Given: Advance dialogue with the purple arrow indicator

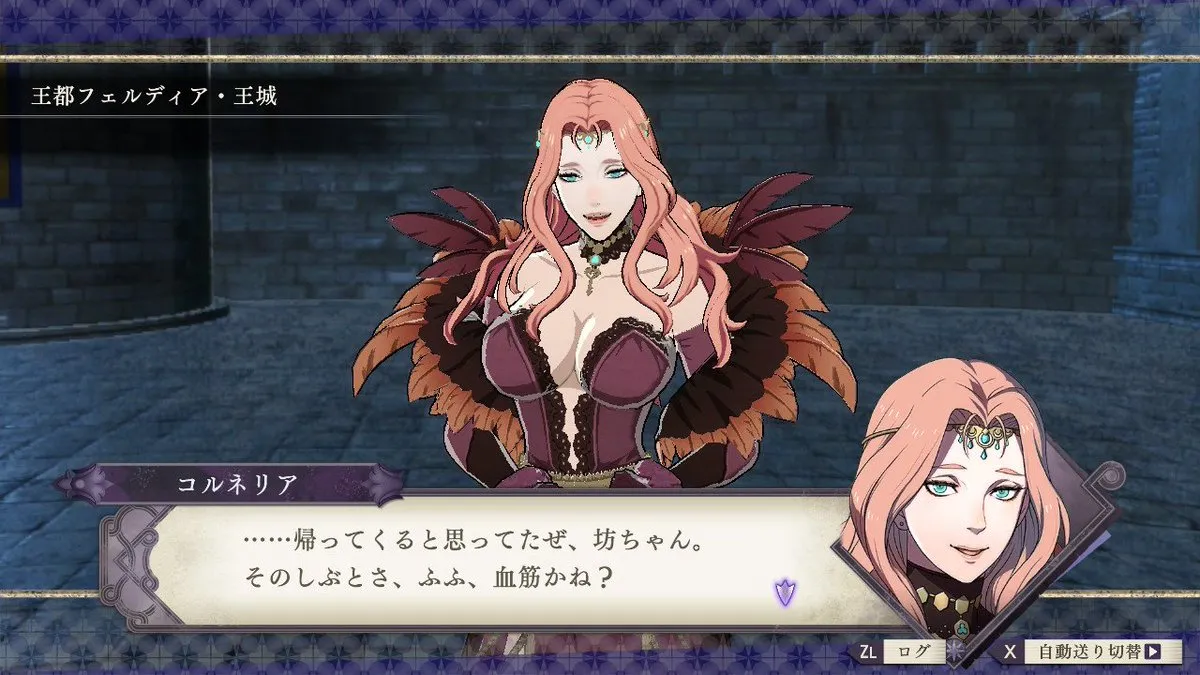Looking at the screenshot, I should point(785,592).
